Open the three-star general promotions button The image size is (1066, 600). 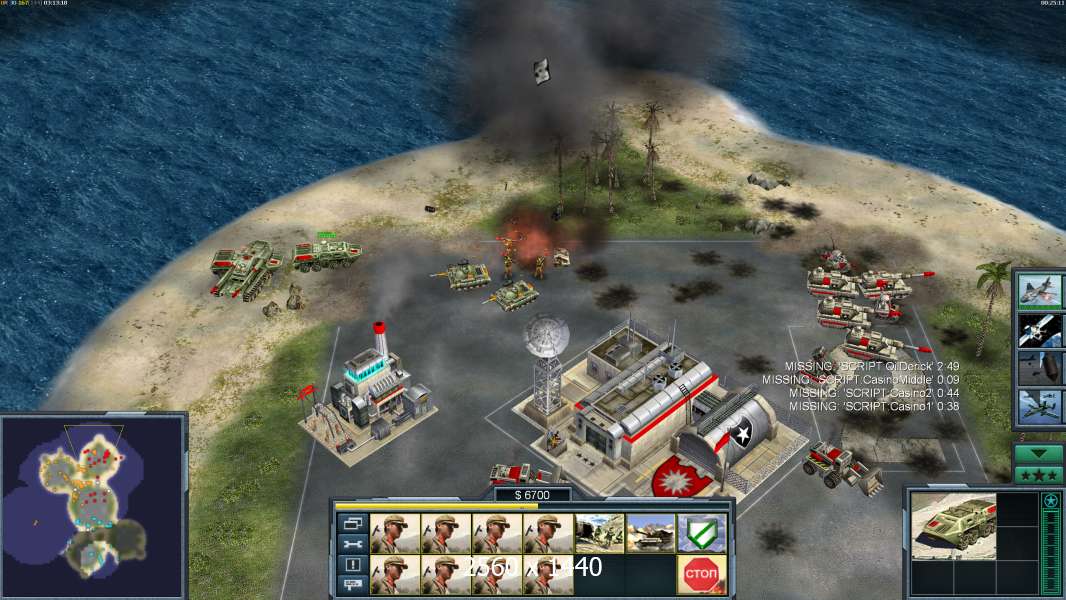point(1039,475)
